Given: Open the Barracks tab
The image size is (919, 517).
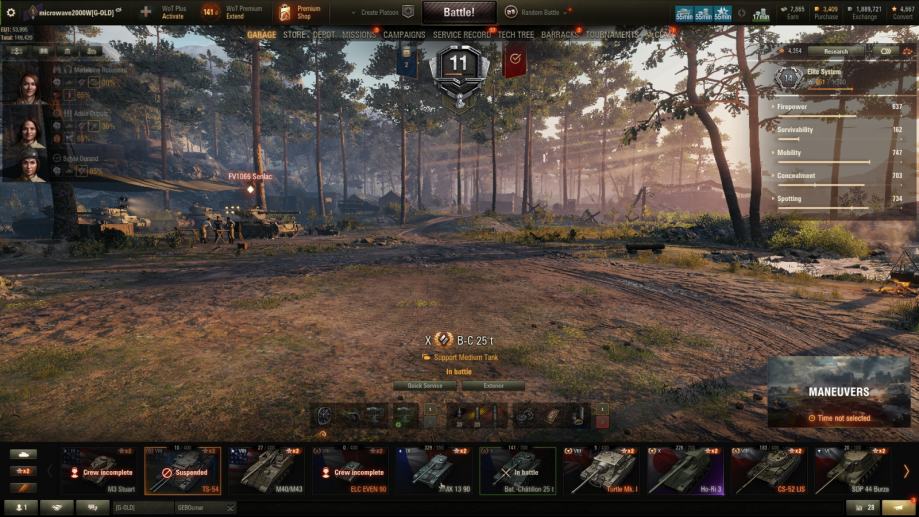Looking at the screenshot, I should [x=560, y=34].
